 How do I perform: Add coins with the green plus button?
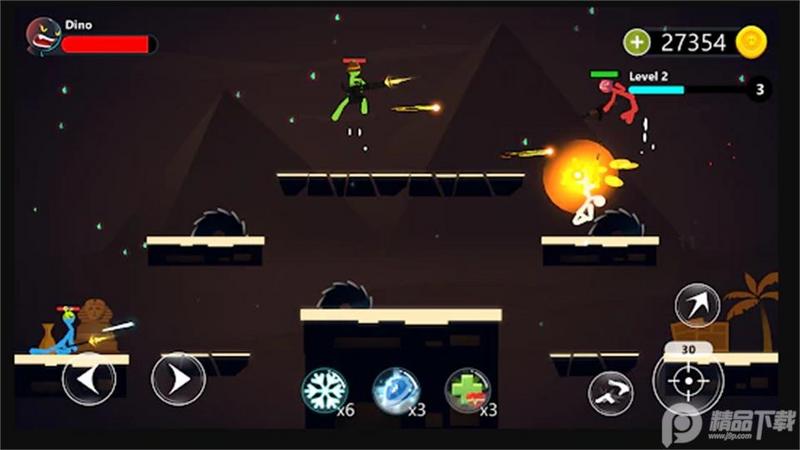(x=637, y=42)
